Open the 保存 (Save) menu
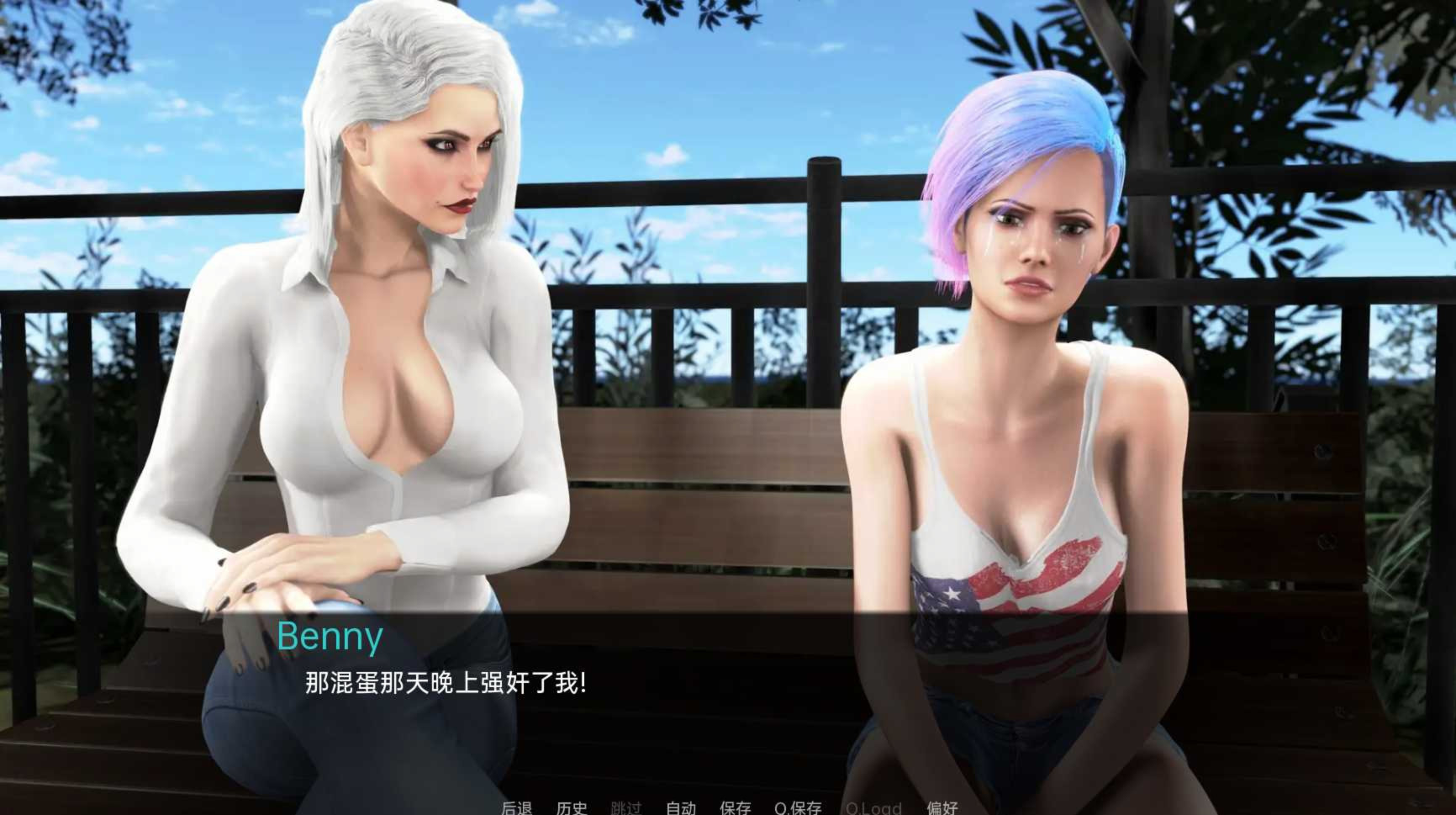This screenshot has width=1456, height=815. point(736,807)
